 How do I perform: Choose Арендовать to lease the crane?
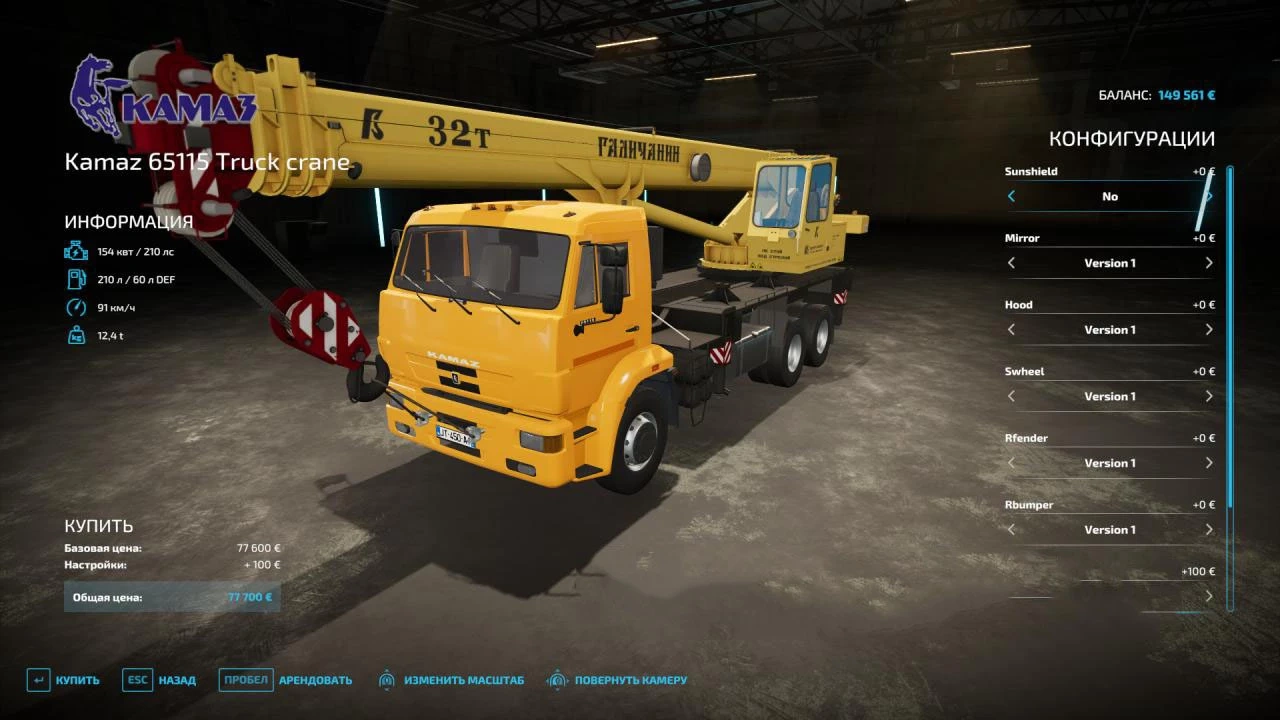point(287,680)
